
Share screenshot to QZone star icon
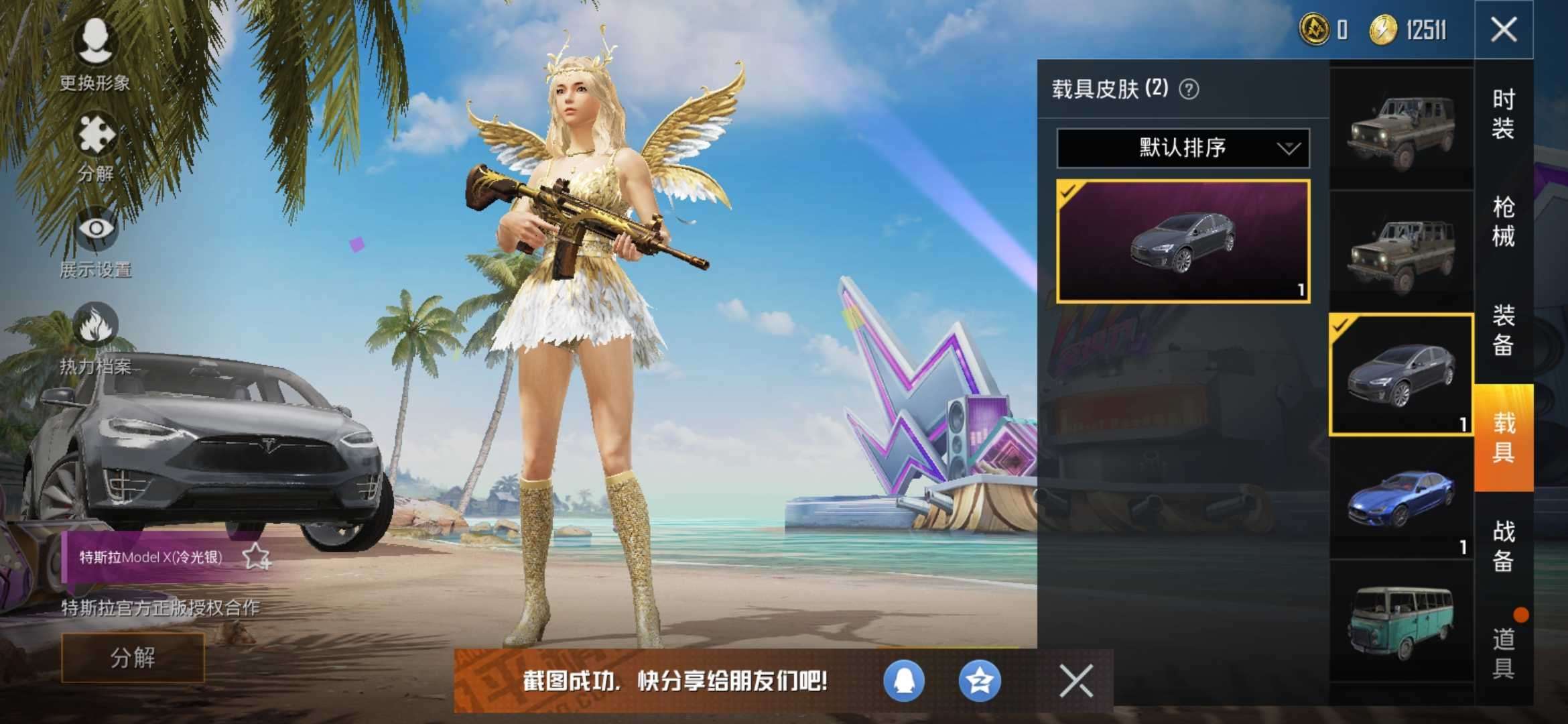click(x=980, y=681)
